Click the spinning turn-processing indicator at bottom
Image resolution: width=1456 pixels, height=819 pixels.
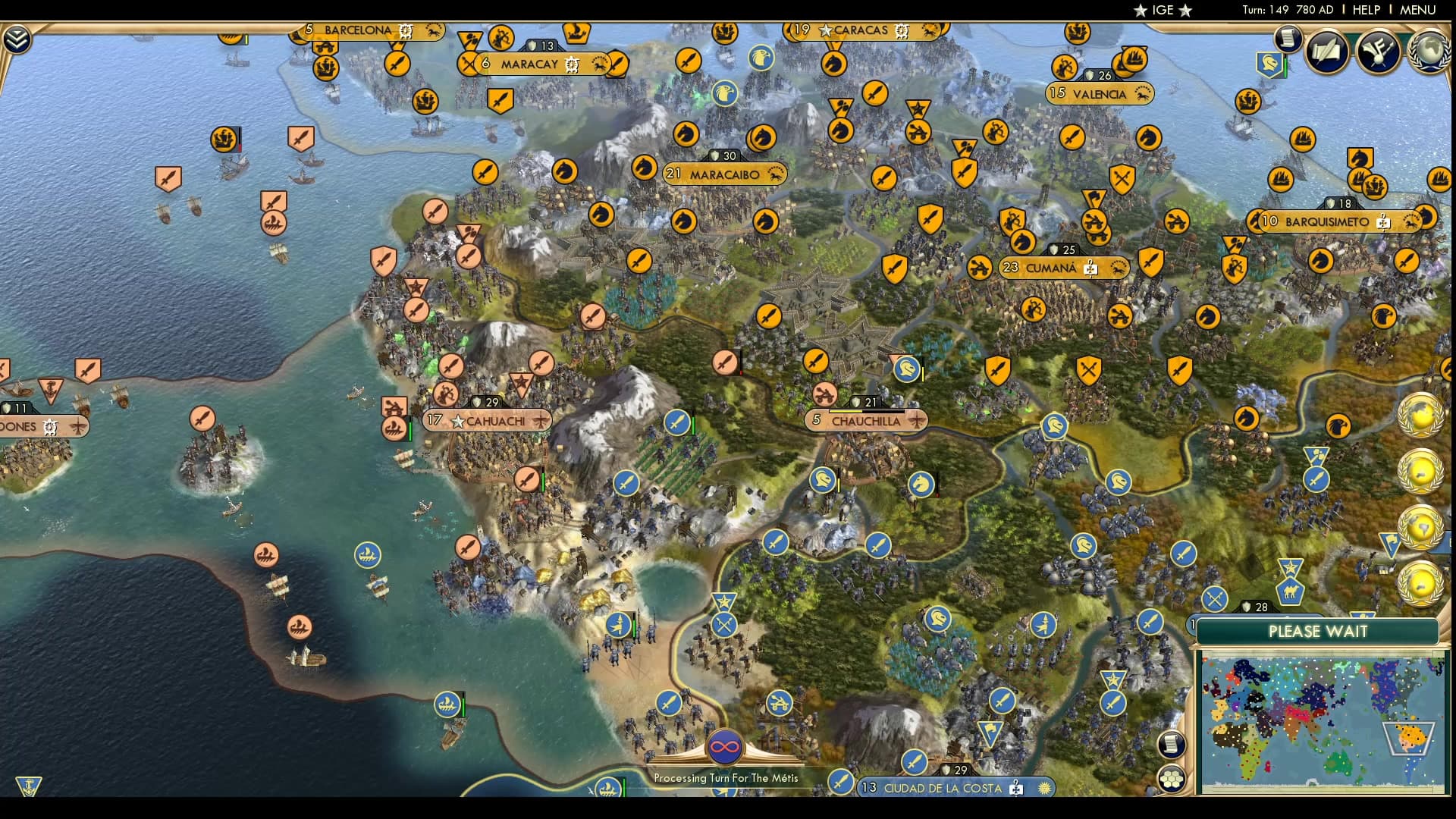point(724,745)
